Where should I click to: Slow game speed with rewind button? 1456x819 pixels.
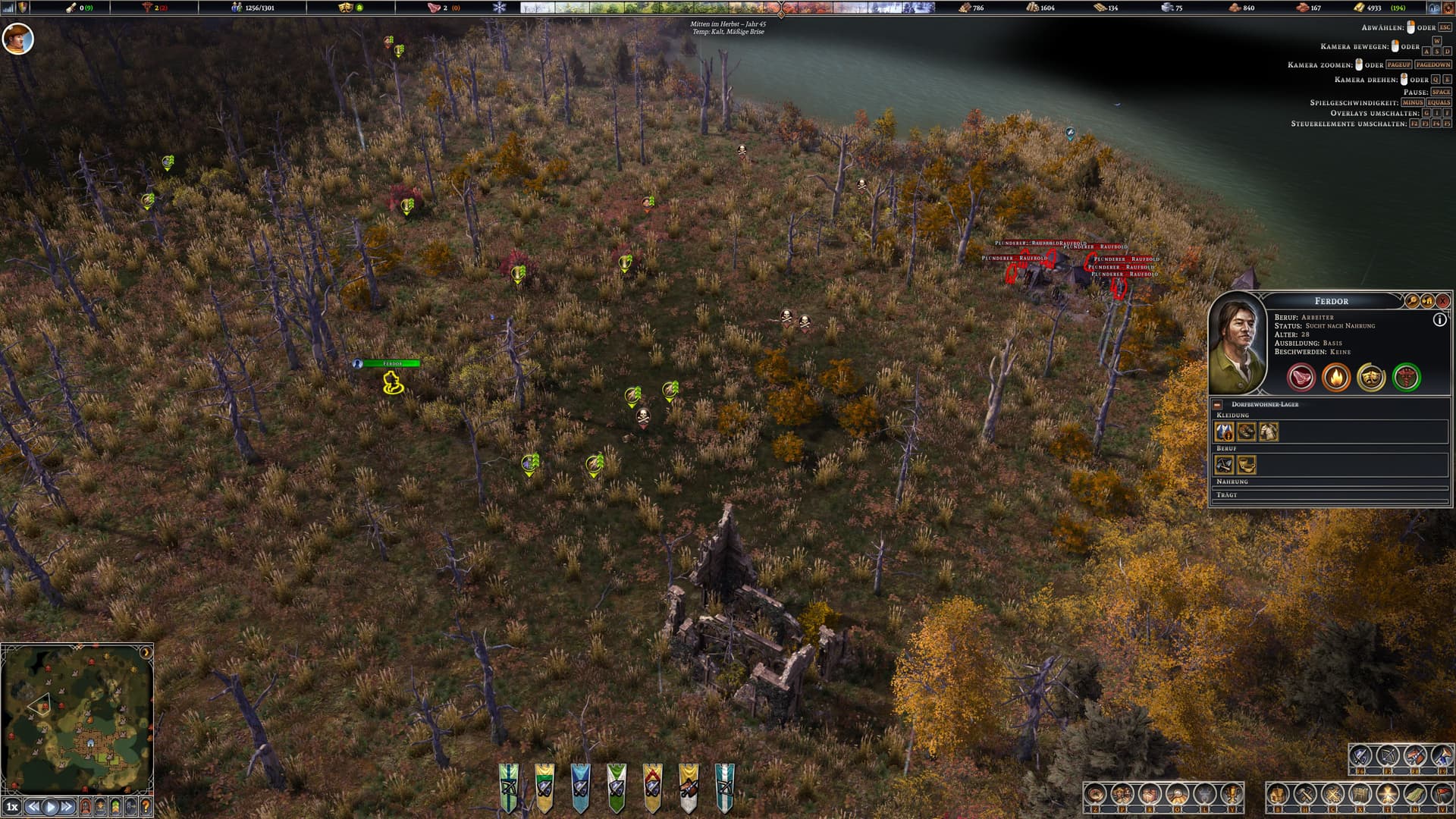[33, 807]
